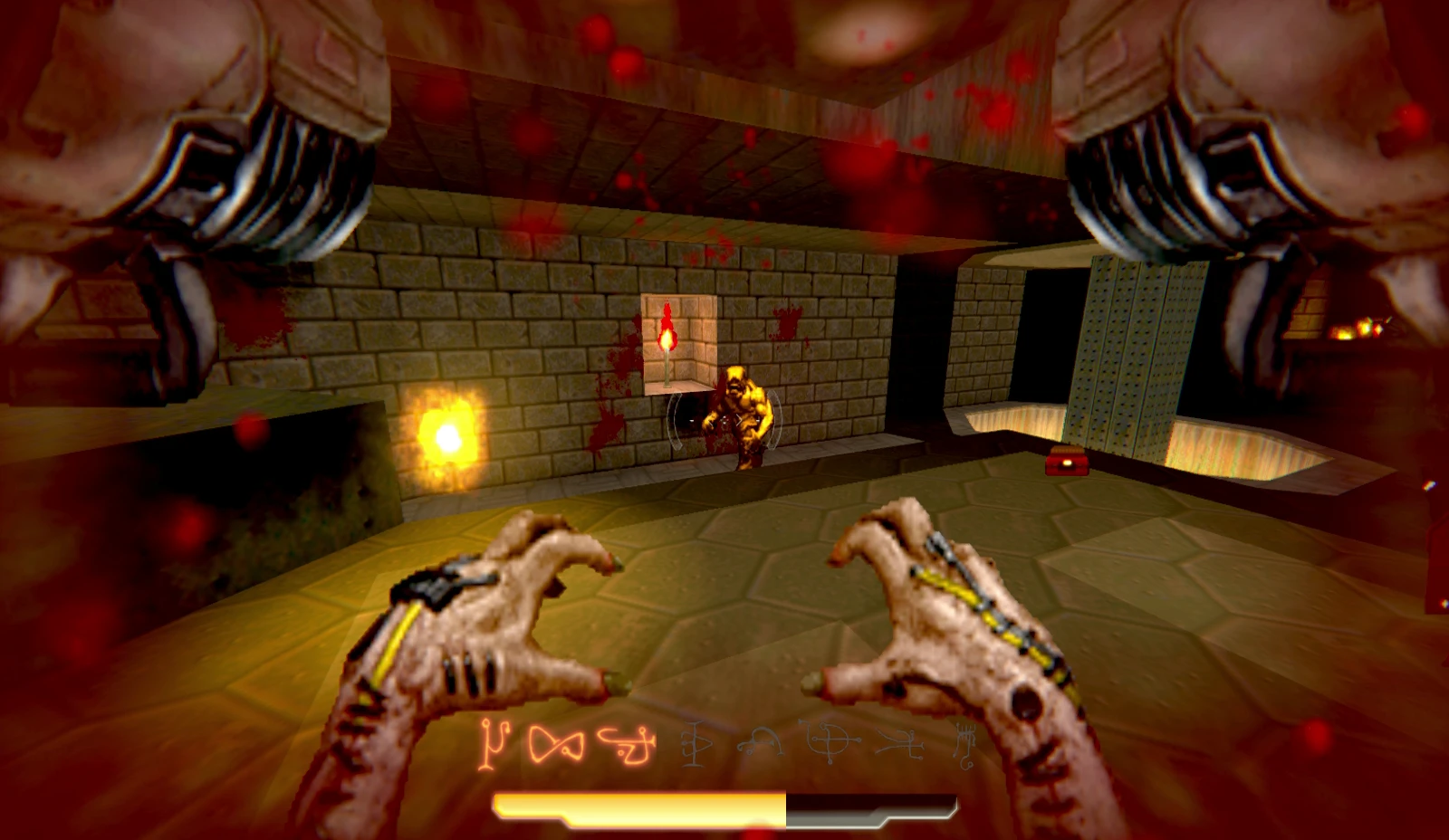This screenshot has width=1449, height=840.
Task: Click the flaming torch in the wall niche
Action: pos(667,341)
